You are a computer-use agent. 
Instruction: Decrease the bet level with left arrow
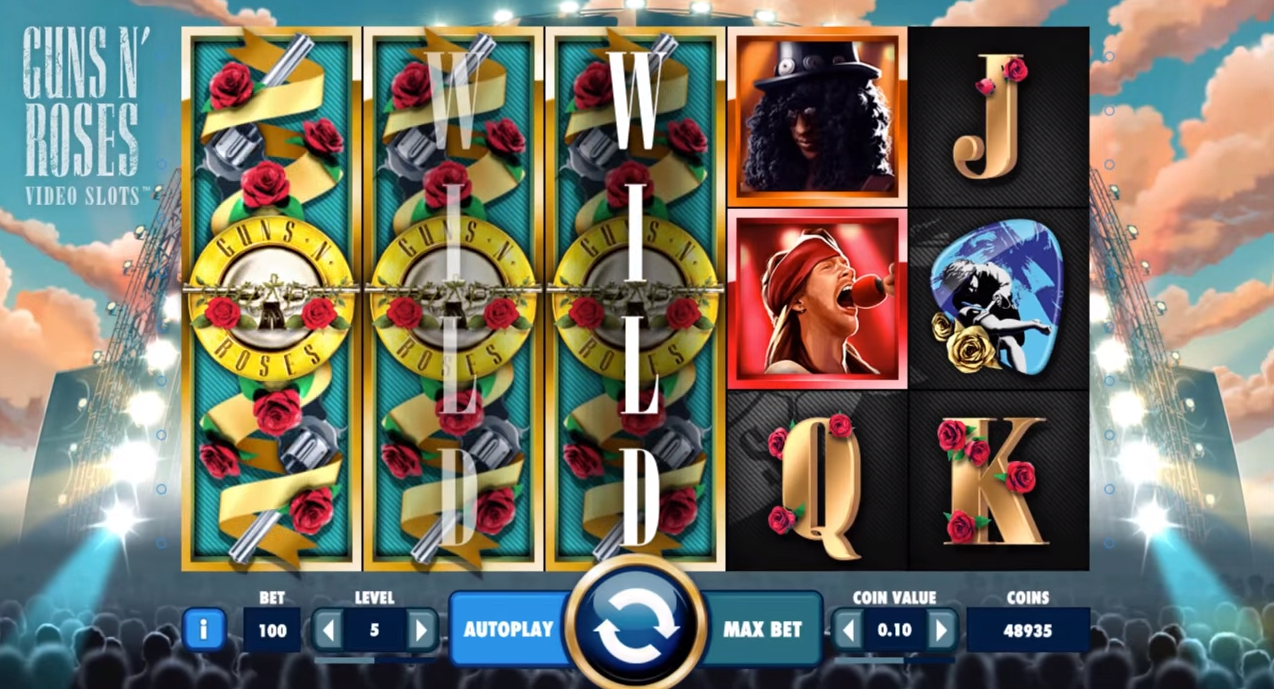pos(328,630)
